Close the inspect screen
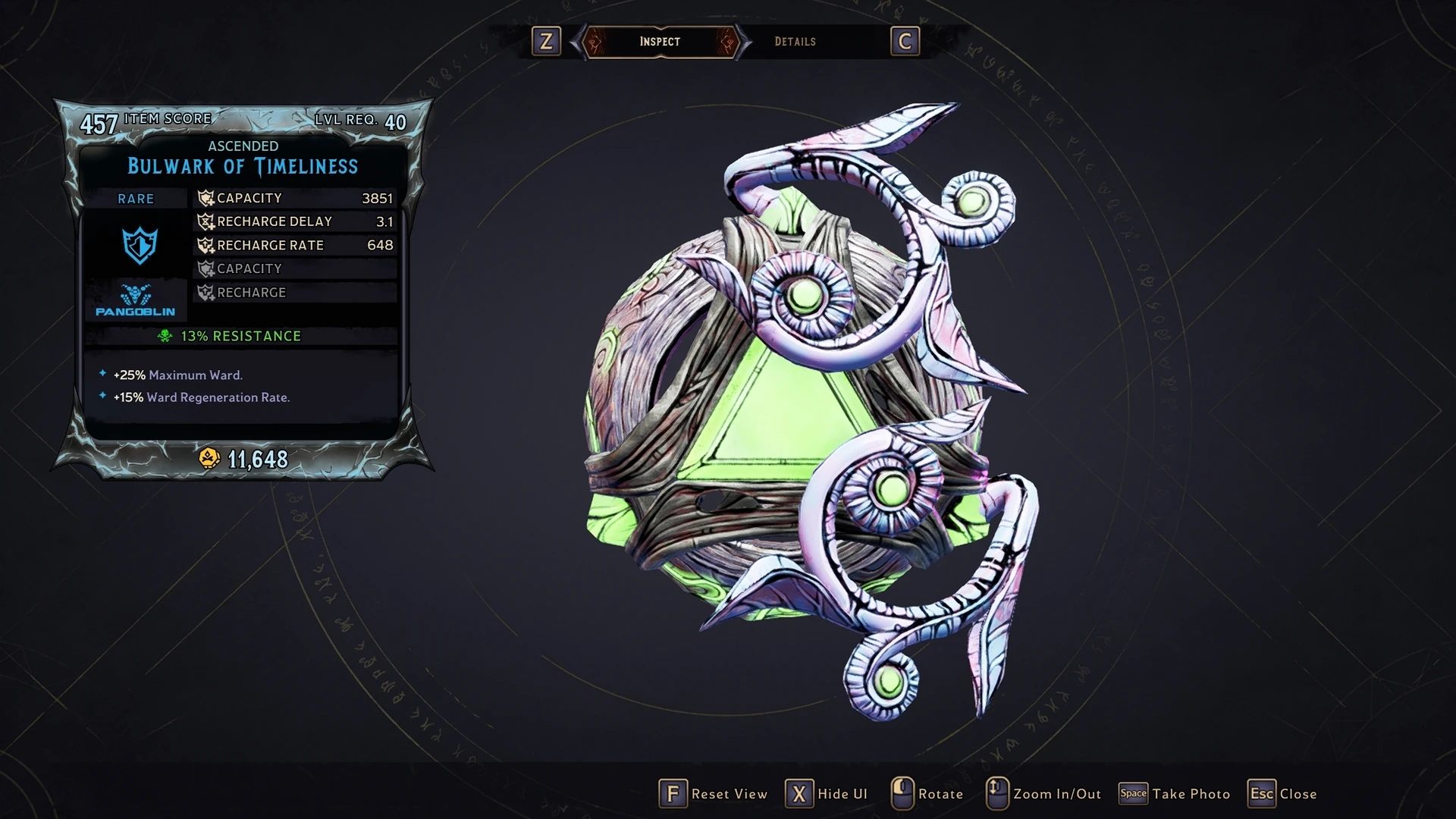1456x819 pixels. (x=1283, y=794)
